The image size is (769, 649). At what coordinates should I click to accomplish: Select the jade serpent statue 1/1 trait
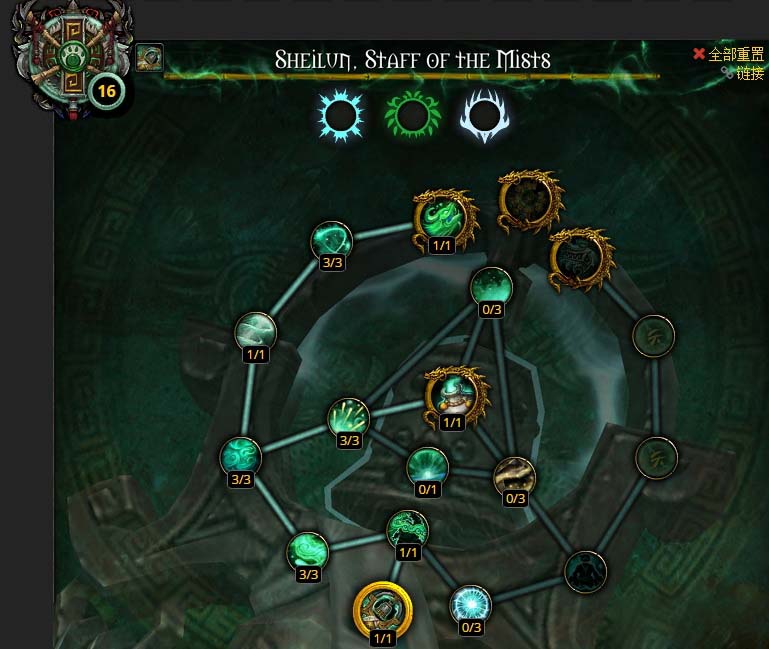click(407, 530)
